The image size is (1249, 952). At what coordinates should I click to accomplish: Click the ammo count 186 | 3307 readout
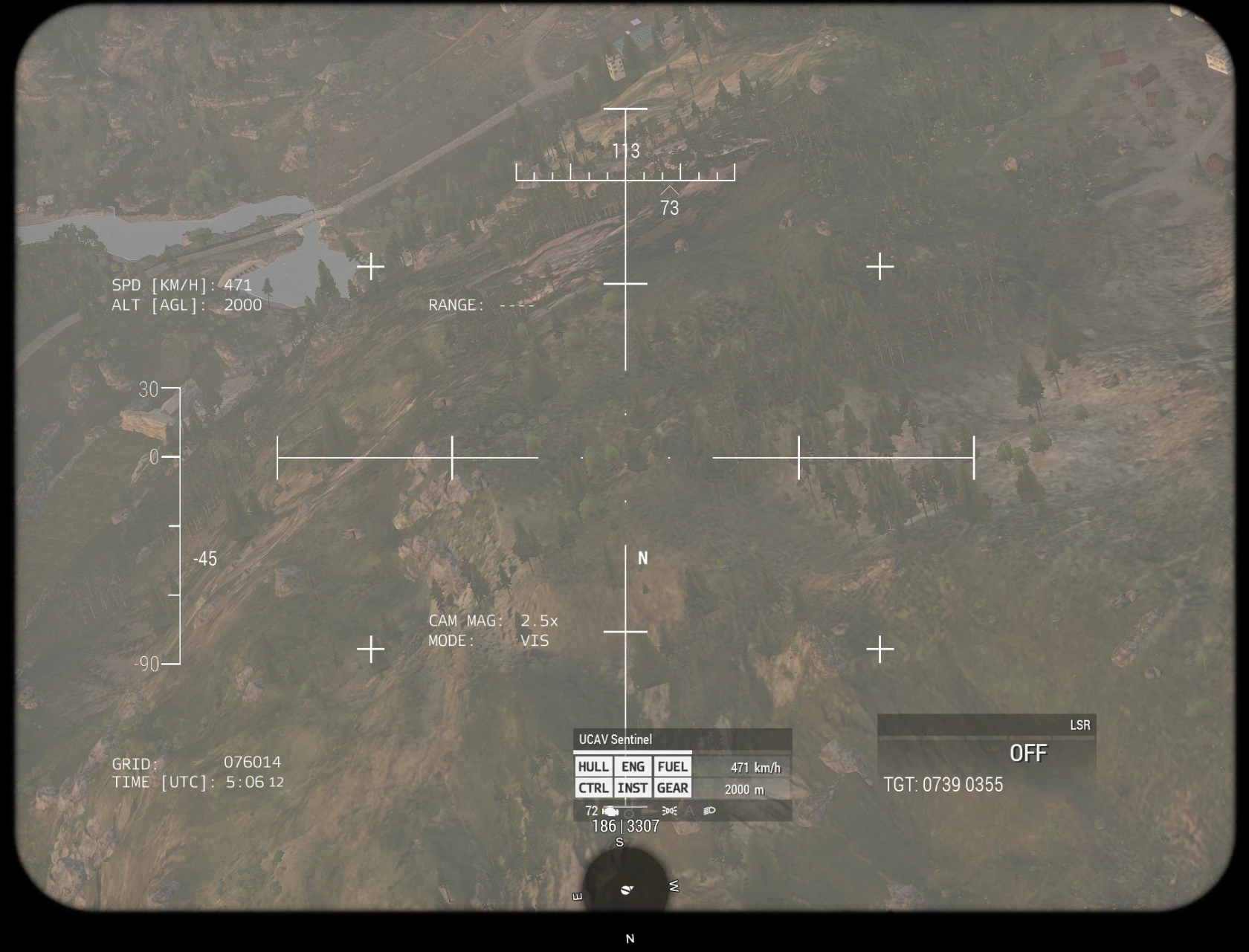pyautogui.click(x=624, y=826)
